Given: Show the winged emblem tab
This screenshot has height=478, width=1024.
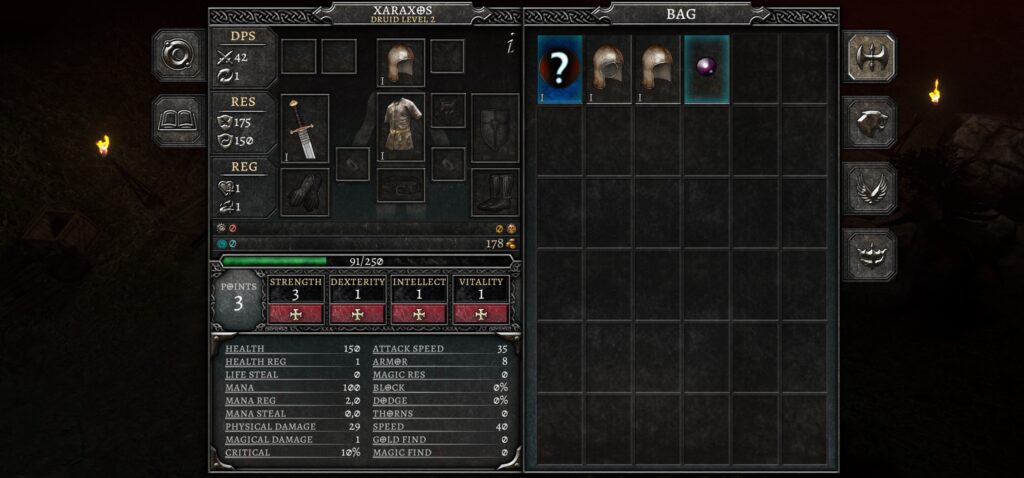Looking at the screenshot, I should tap(868, 188).
